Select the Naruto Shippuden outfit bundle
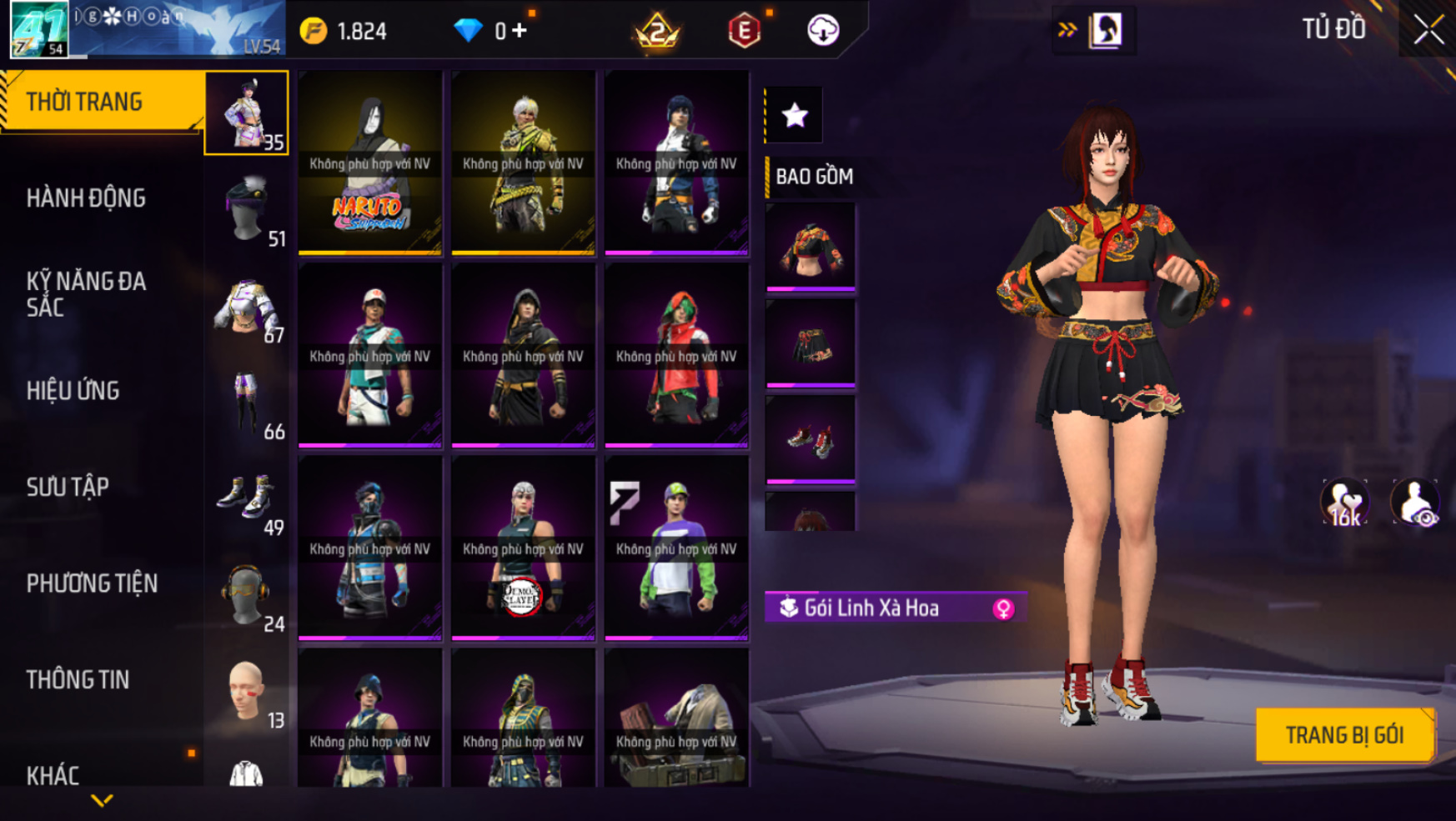This screenshot has height=821, width=1456. (x=370, y=163)
